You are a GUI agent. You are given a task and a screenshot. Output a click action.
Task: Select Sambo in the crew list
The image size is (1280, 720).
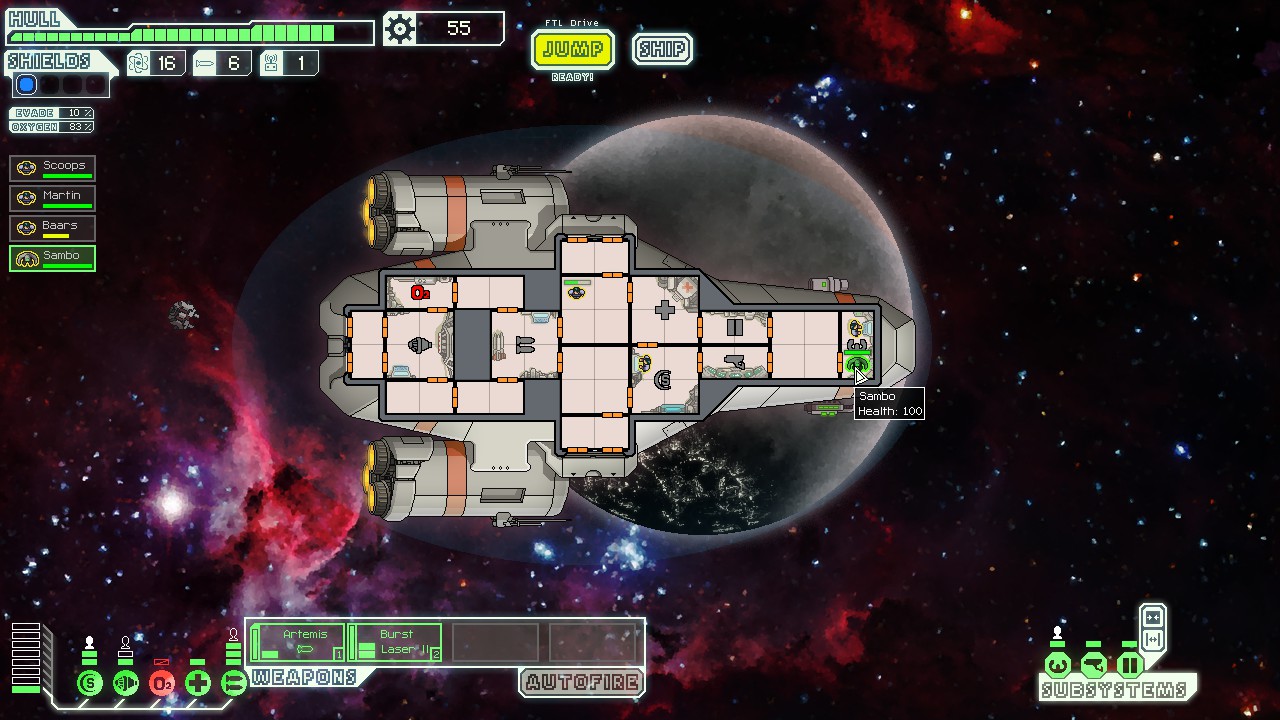click(x=53, y=257)
